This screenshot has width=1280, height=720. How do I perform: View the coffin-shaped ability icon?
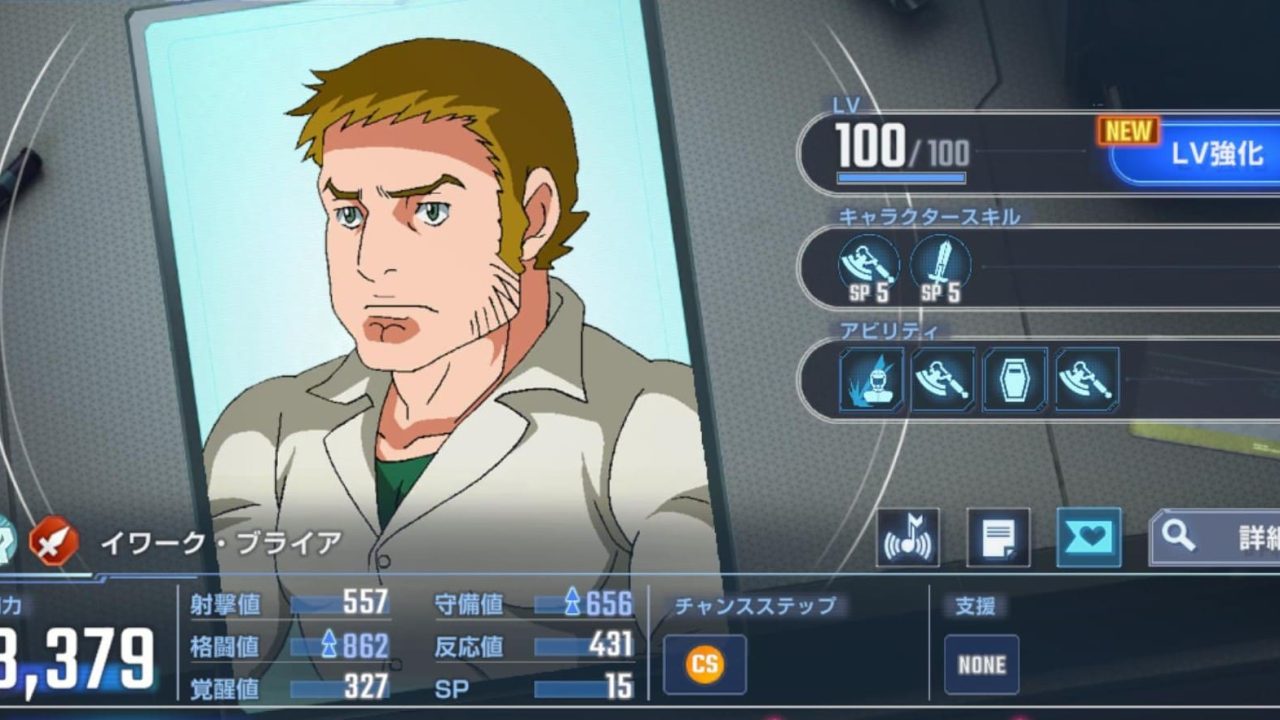tap(1015, 379)
